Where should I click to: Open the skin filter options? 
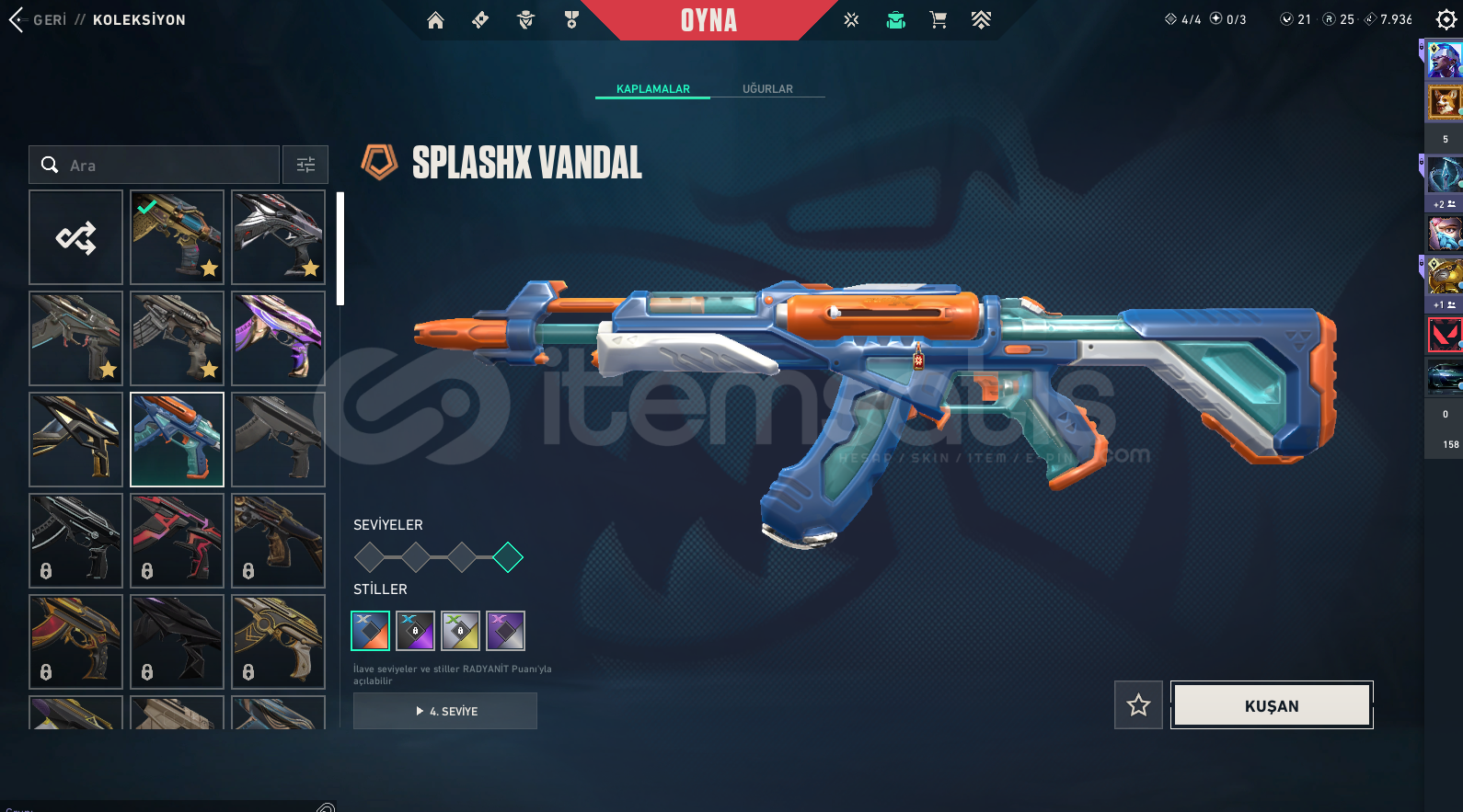pos(305,166)
